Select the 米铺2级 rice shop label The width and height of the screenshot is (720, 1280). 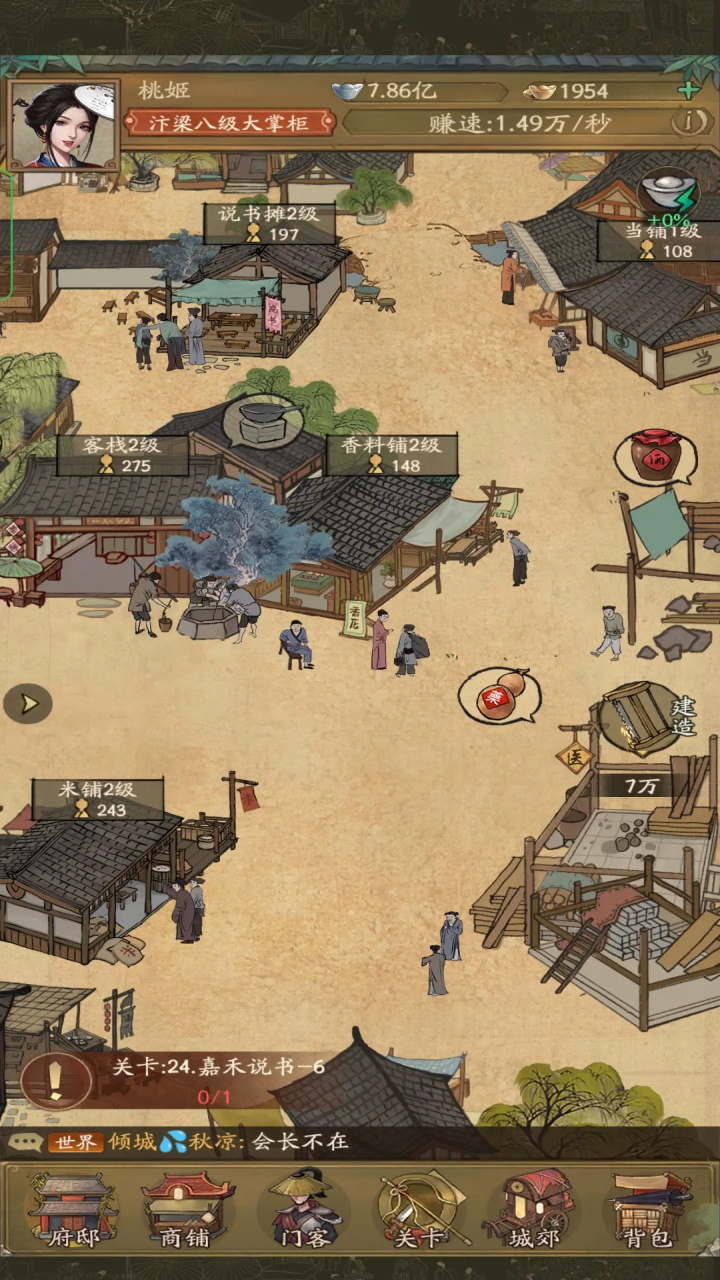[98, 799]
